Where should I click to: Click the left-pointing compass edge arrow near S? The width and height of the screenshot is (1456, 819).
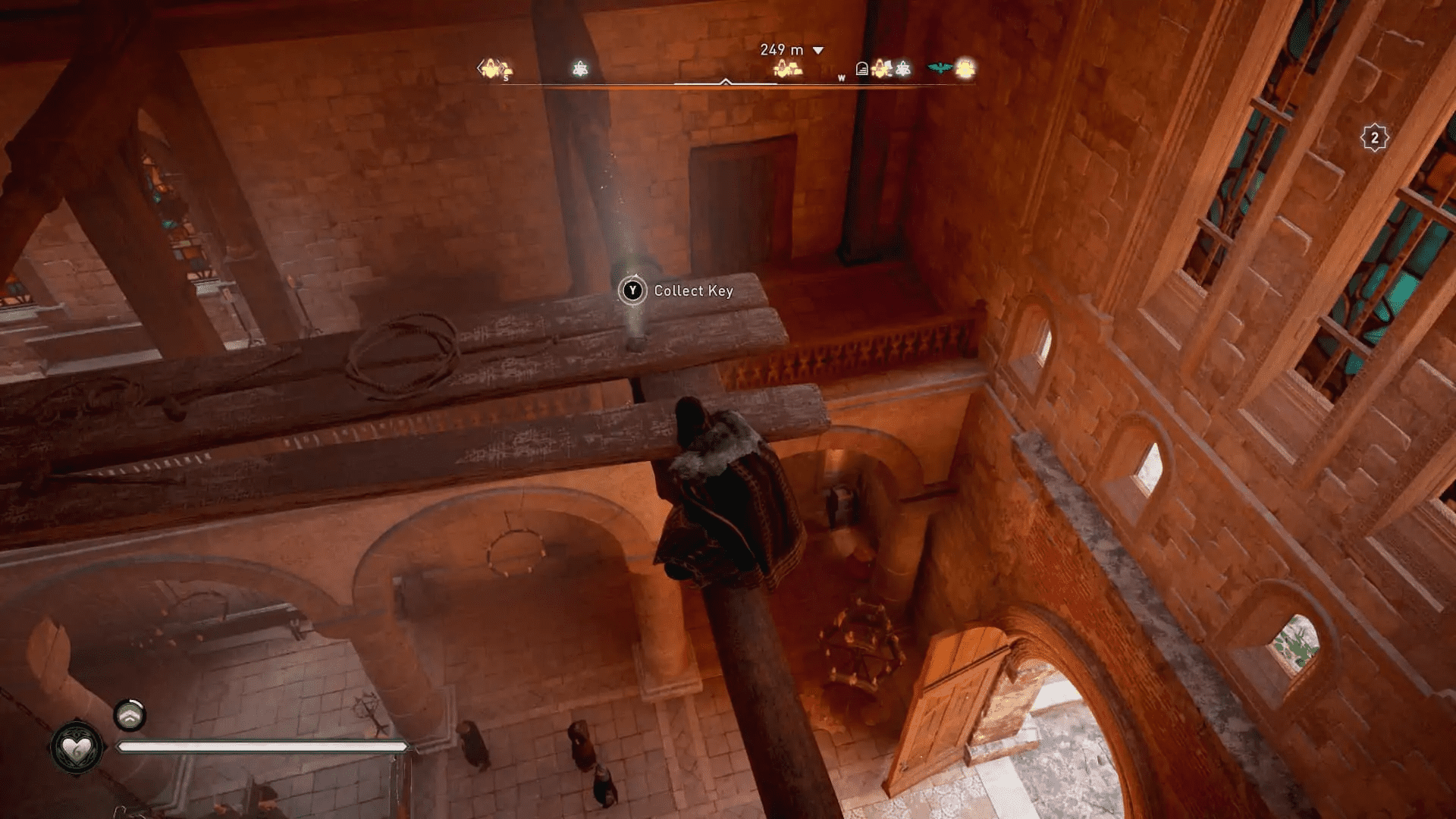pos(479,67)
